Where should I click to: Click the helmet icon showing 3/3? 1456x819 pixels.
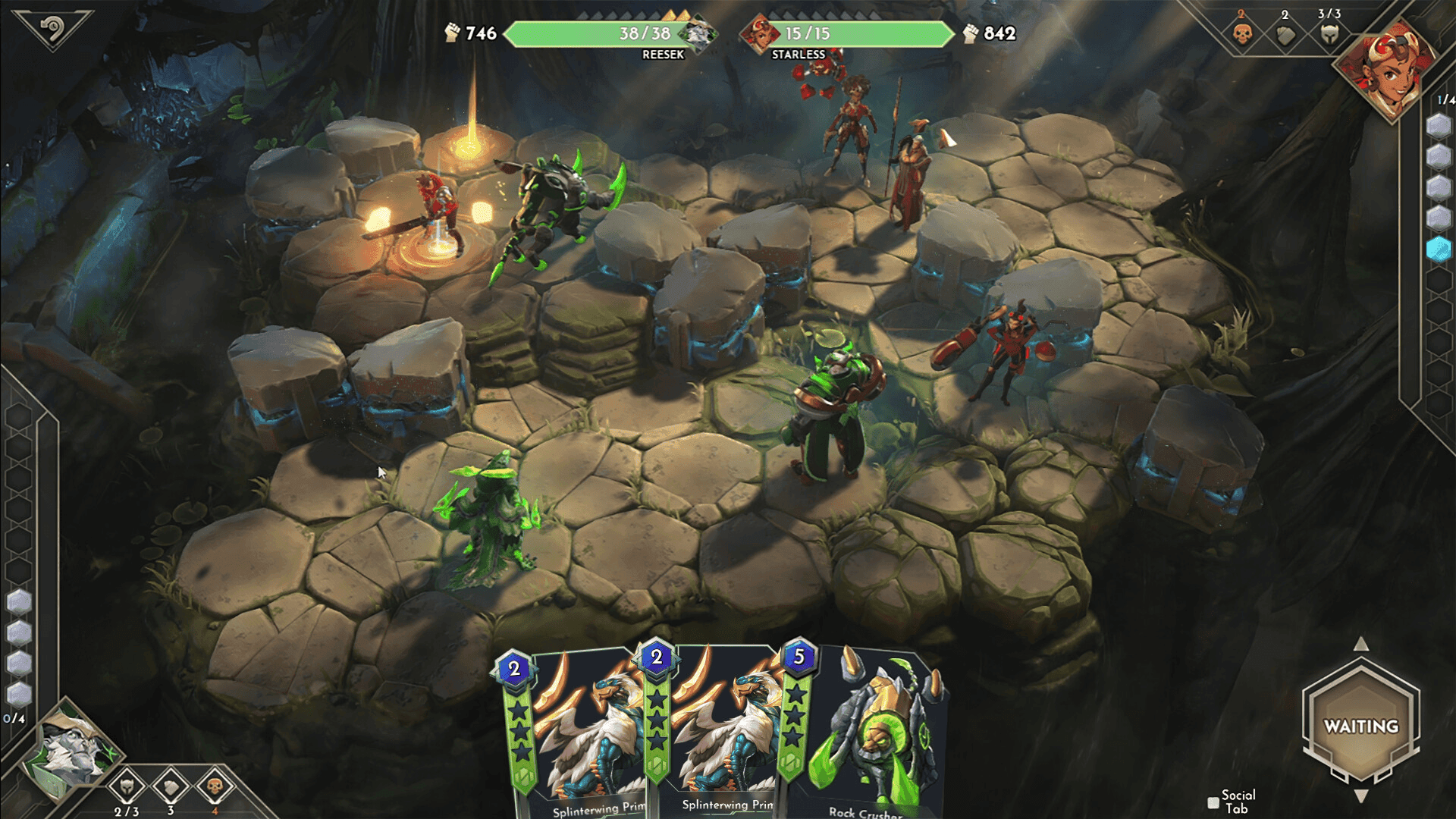click(1331, 34)
